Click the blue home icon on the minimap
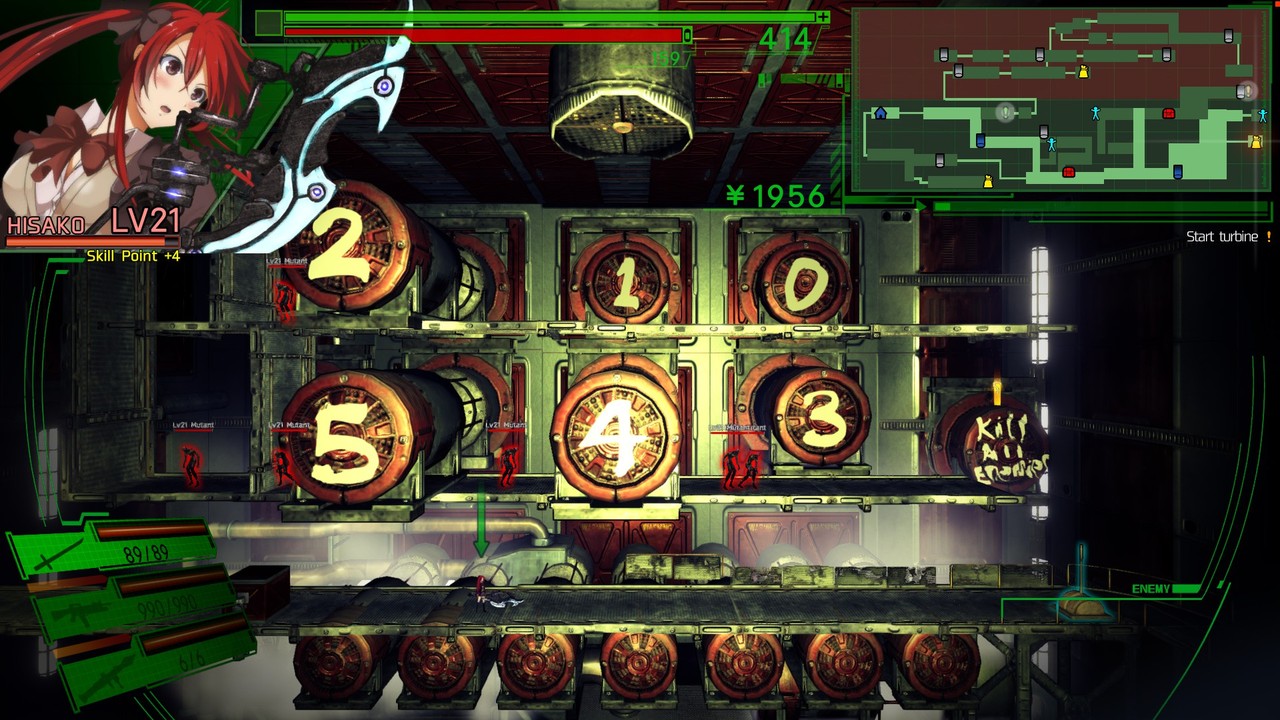Screen dimensions: 1280x720 (881, 112)
